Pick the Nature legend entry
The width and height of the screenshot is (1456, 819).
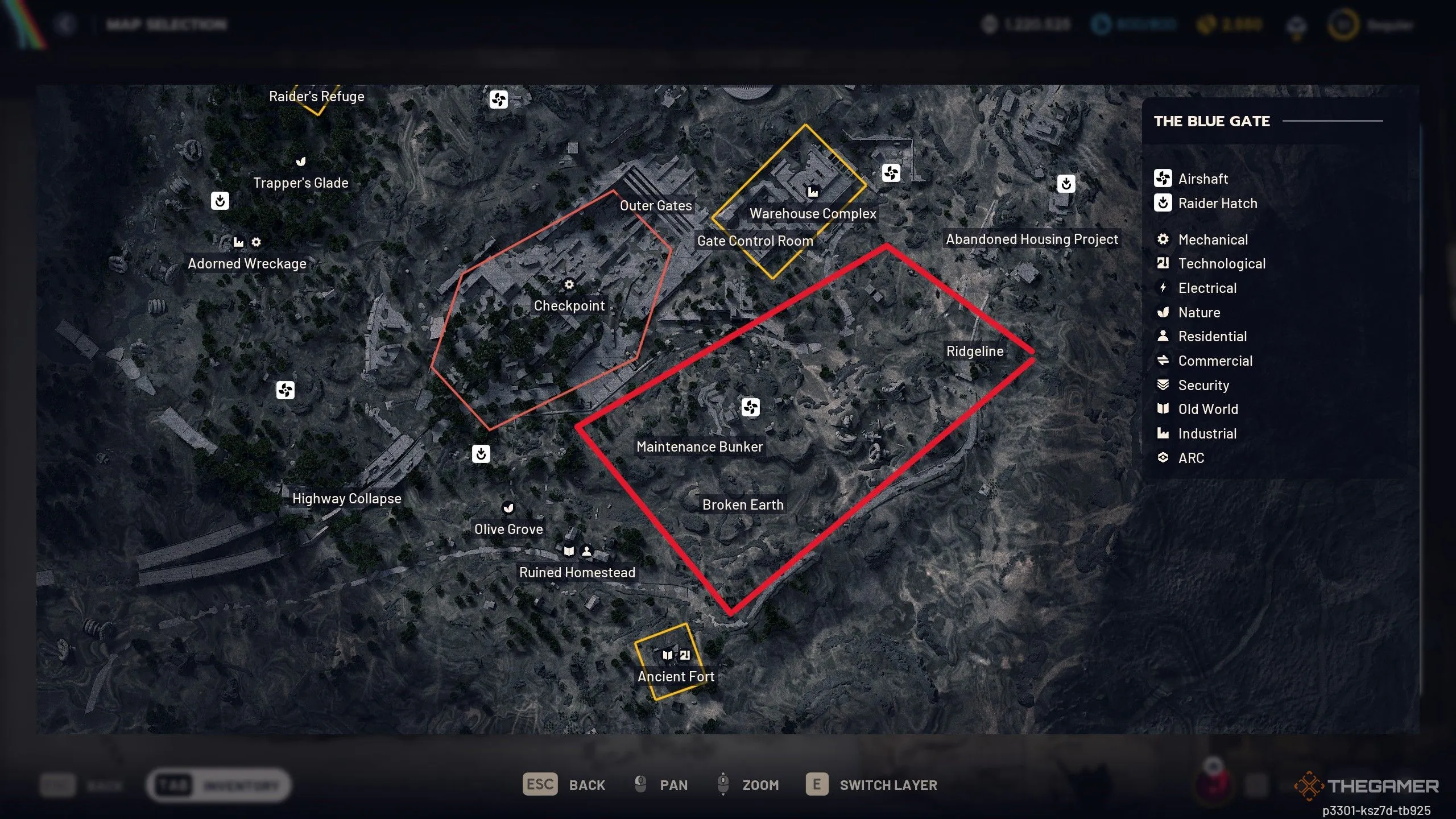(x=1198, y=312)
